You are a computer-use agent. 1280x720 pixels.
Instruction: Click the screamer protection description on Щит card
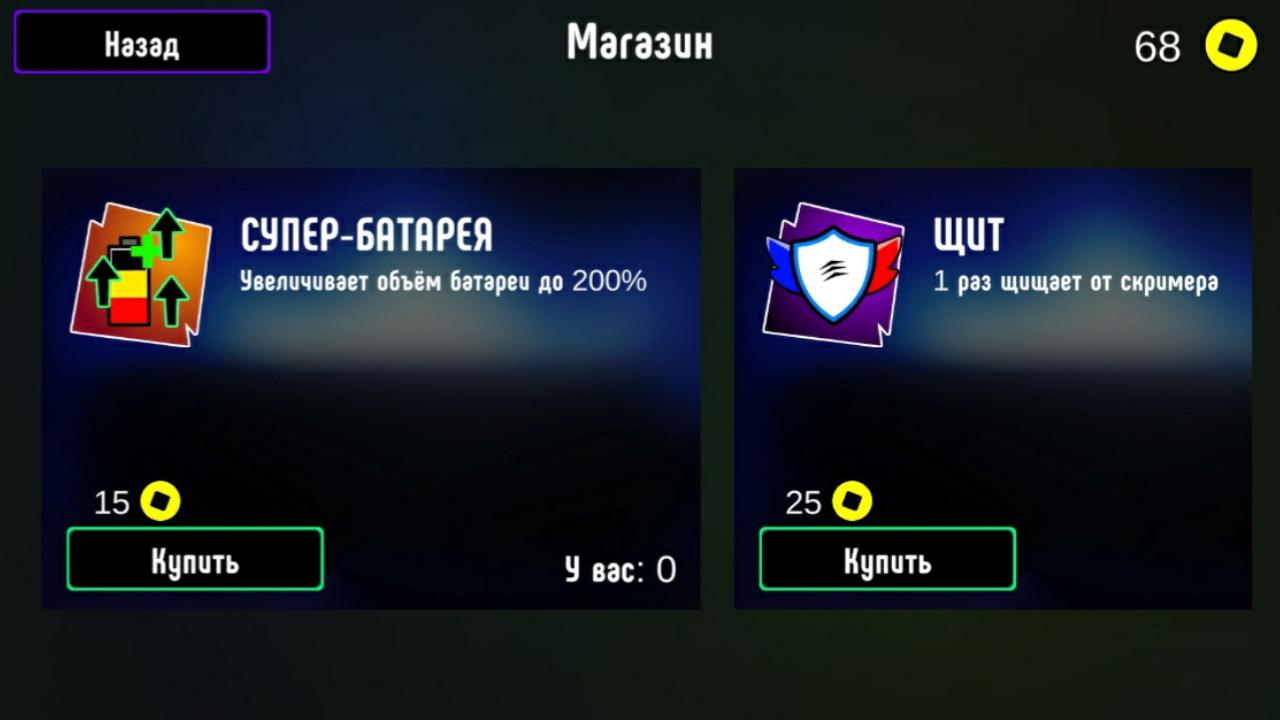point(1076,282)
